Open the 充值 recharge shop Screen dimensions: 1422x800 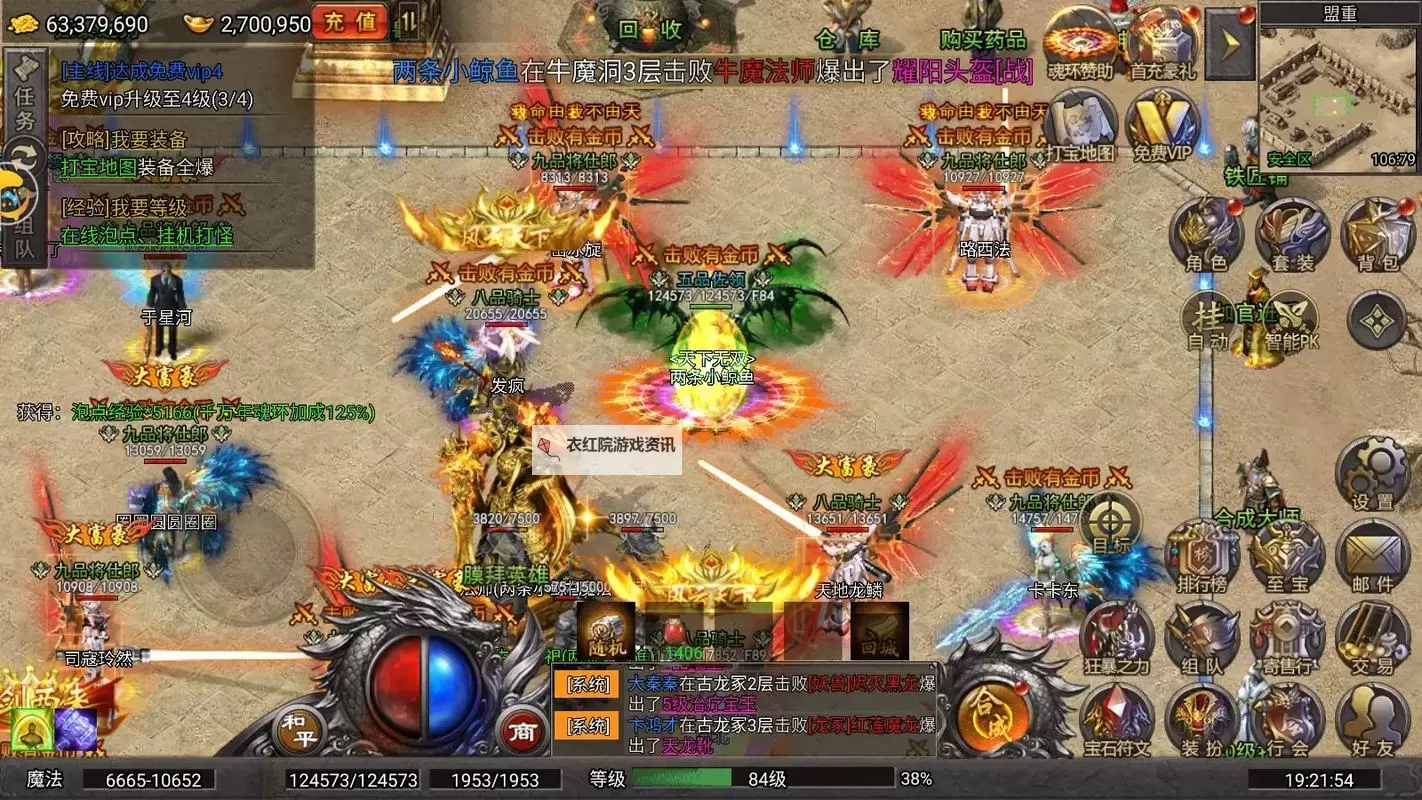click(x=349, y=21)
